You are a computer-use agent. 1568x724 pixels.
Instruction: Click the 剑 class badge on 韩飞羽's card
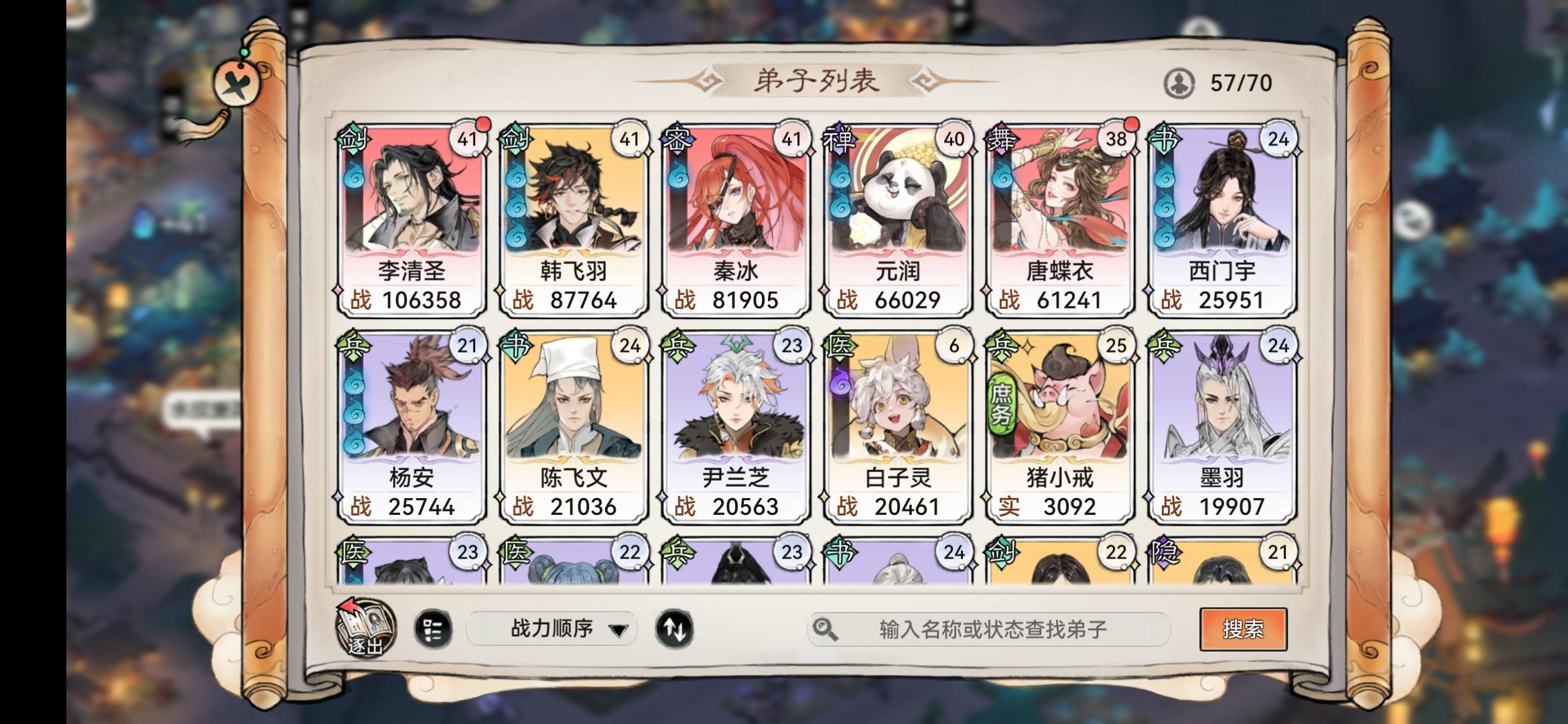tap(514, 137)
